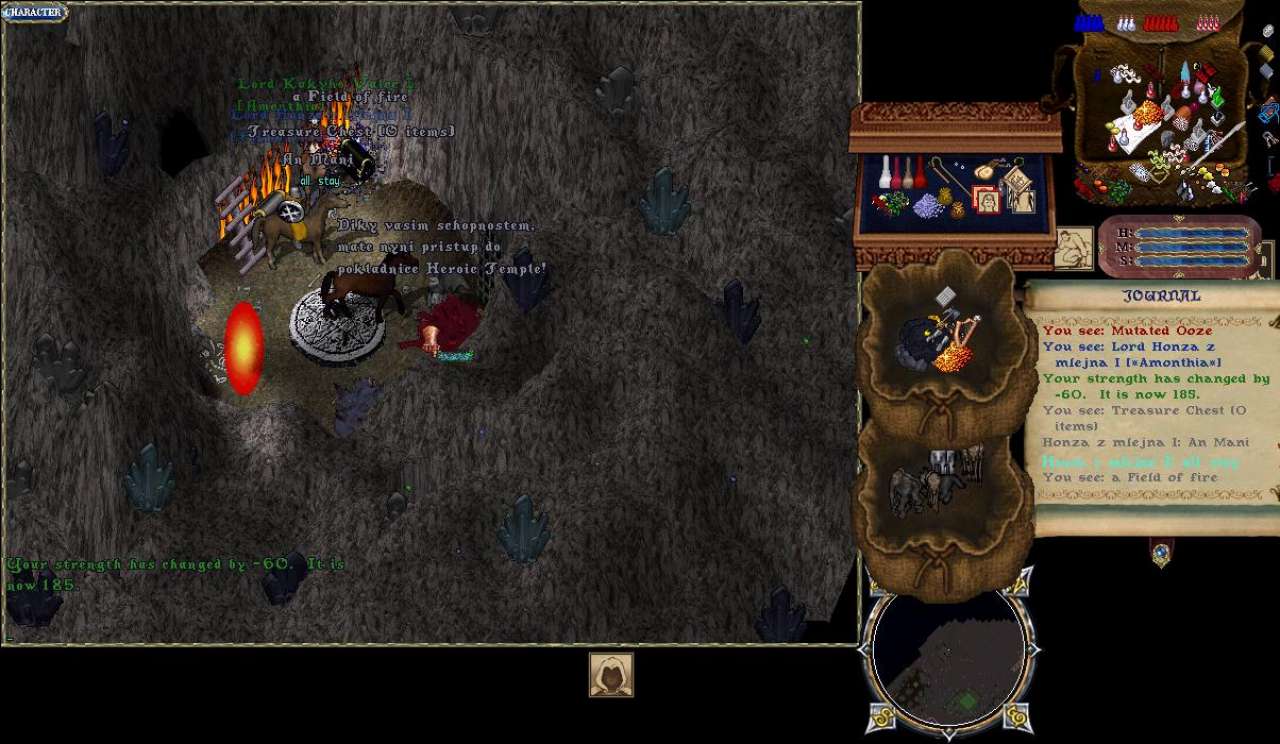Click the minimap's bottom-right gold swirl button
The height and width of the screenshot is (744, 1280).
[1016, 716]
